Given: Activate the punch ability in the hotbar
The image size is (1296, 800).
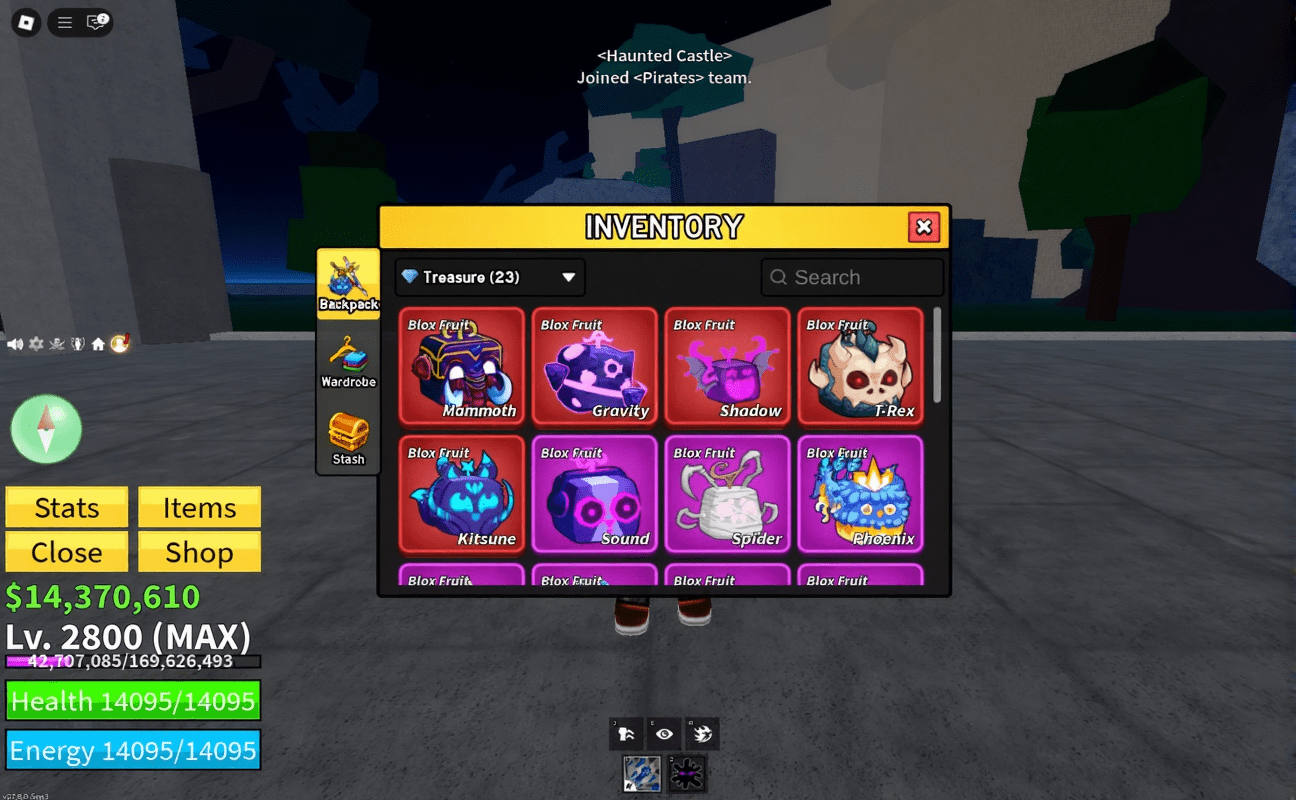Looking at the screenshot, I should point(626,733).
